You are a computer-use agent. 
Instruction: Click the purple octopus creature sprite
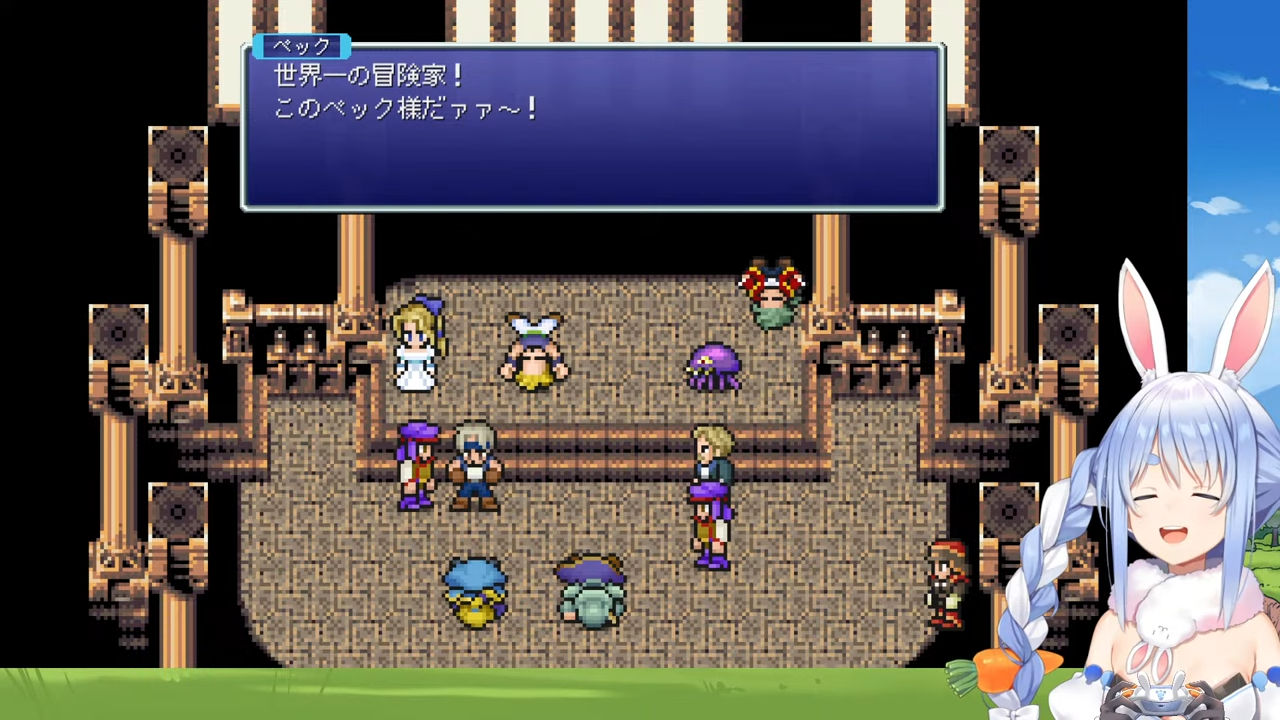713,368
